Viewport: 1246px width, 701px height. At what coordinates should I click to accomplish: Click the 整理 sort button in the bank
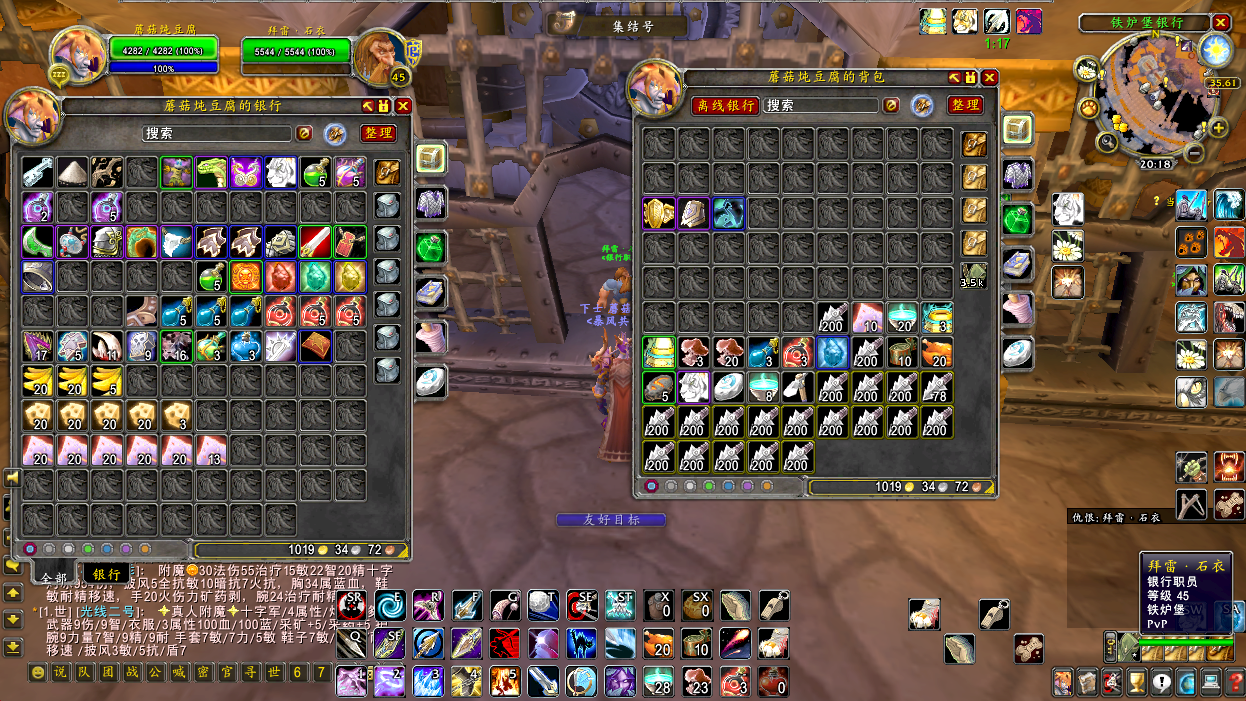click(377, 133)
